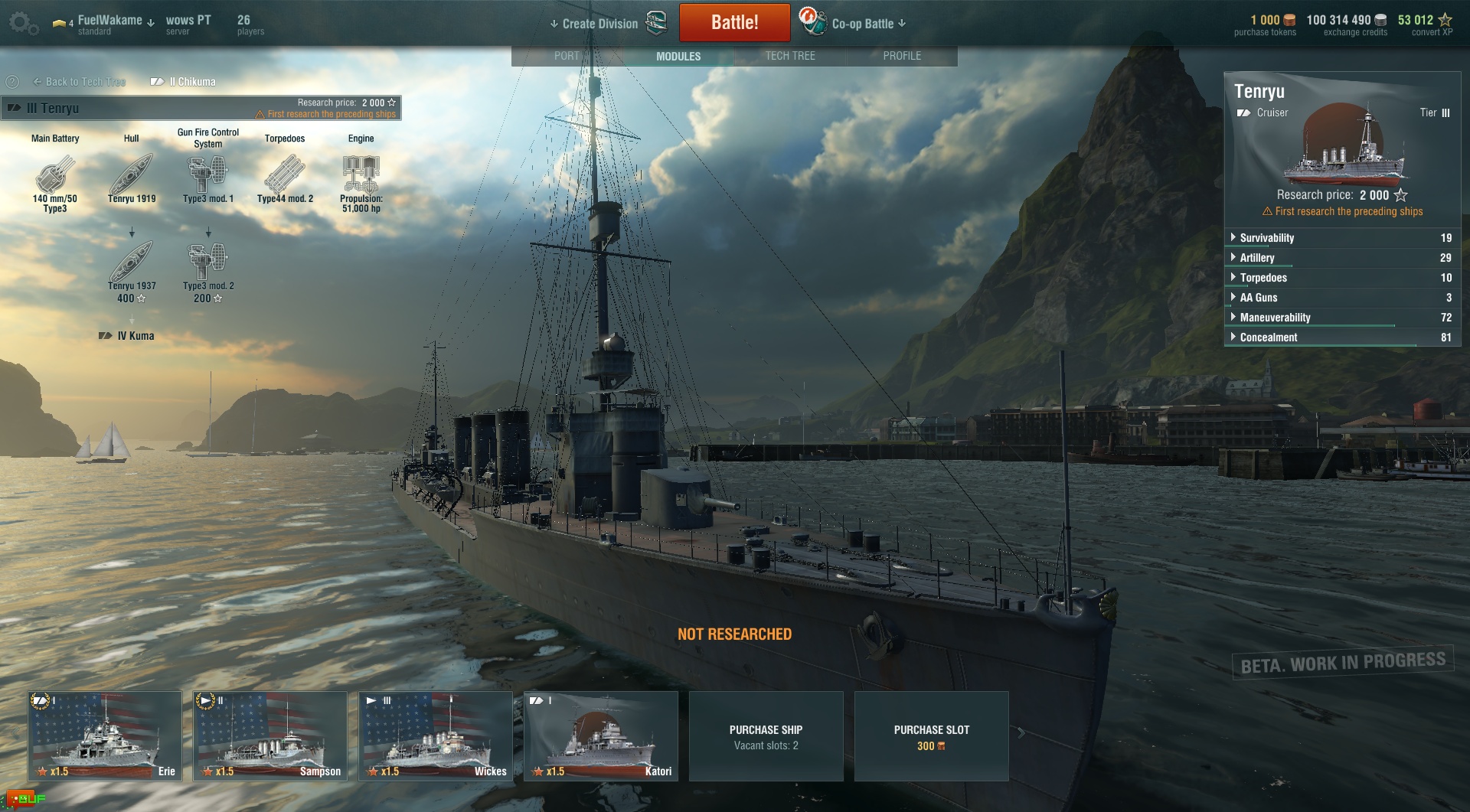Choose the Katori ship card
Screen dimensions: 1470x812
(601, 736)
